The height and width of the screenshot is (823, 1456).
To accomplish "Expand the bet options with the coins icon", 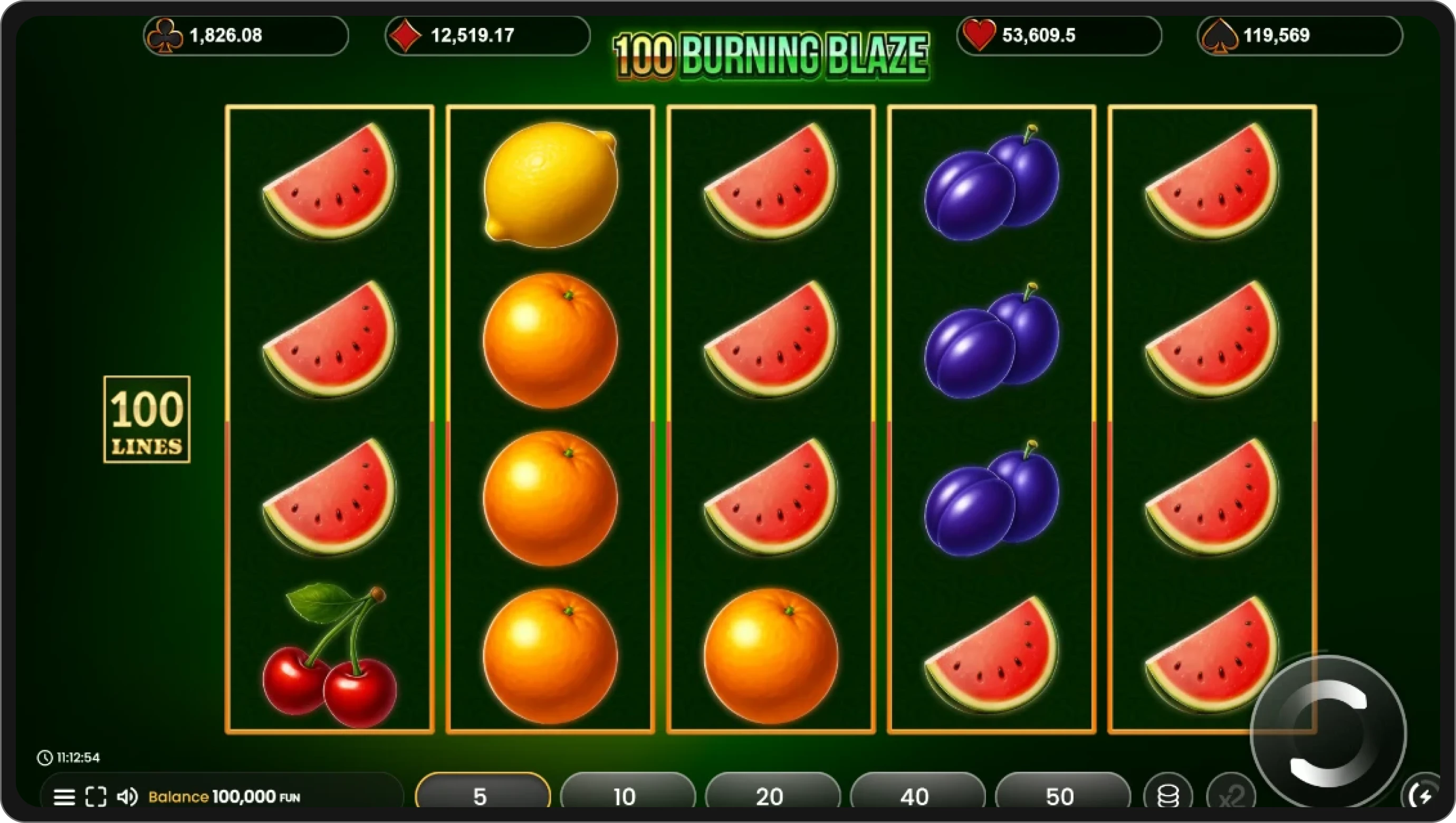I will 1168,796.
